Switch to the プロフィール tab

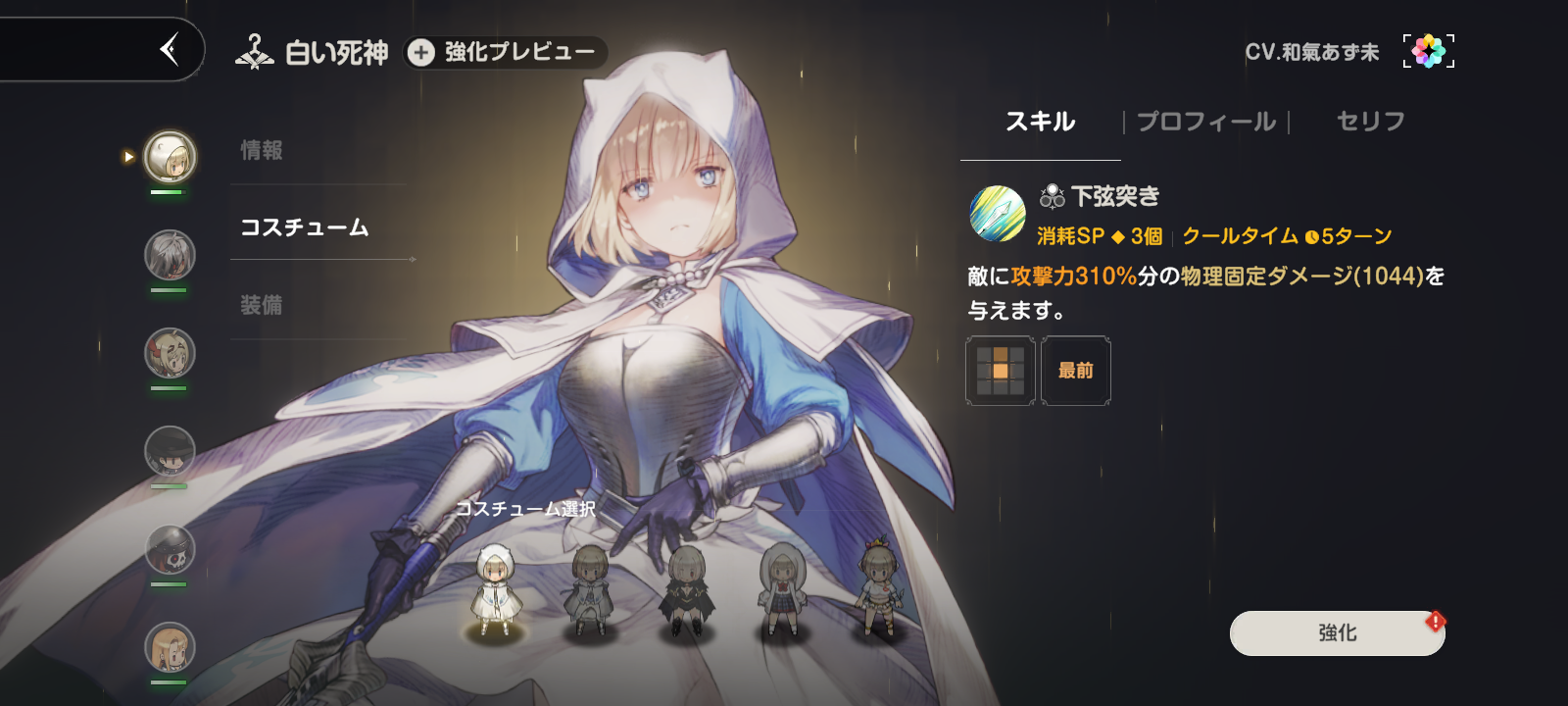(1204, 121)
